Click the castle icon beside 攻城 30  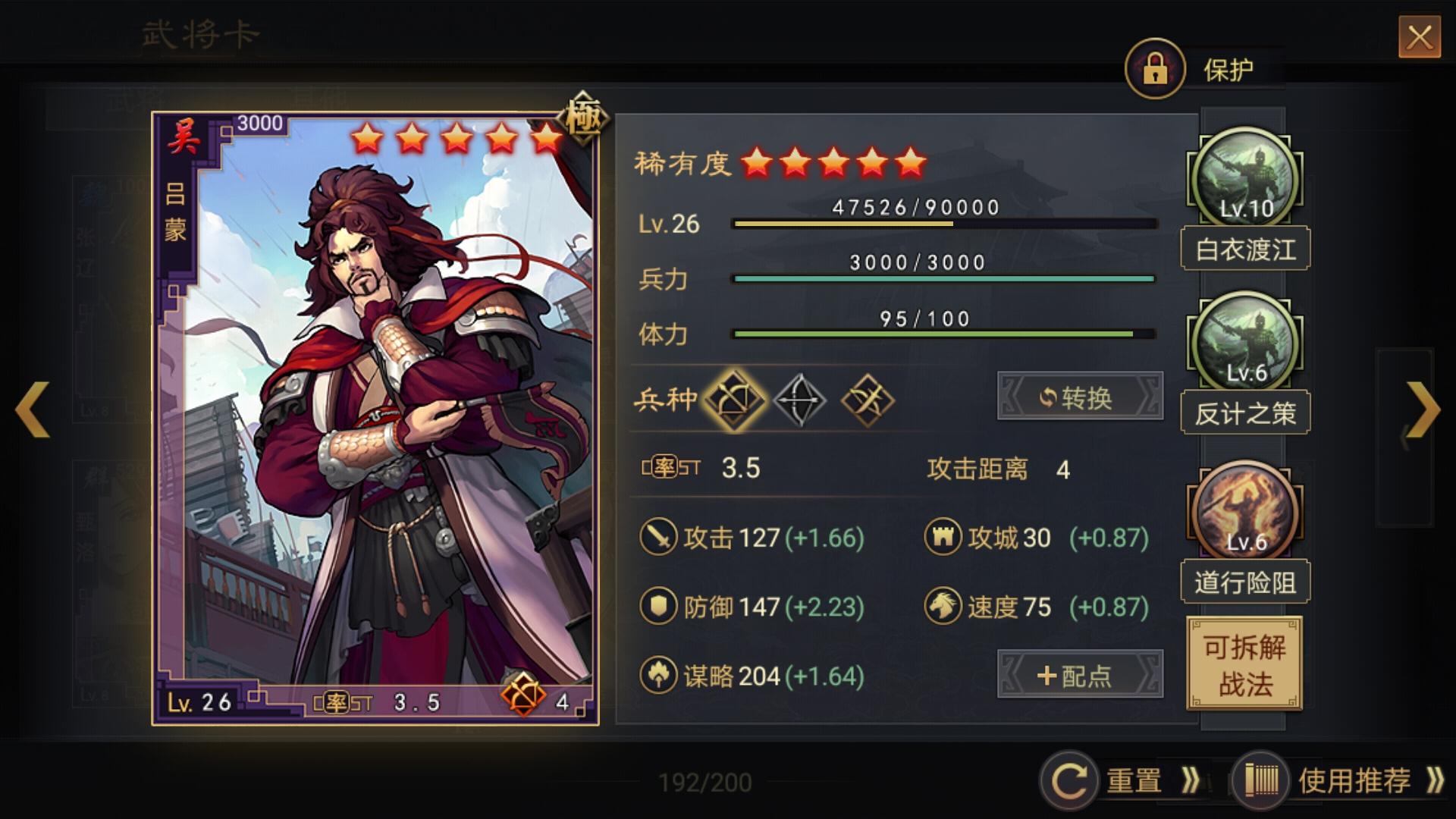point(943,538)
